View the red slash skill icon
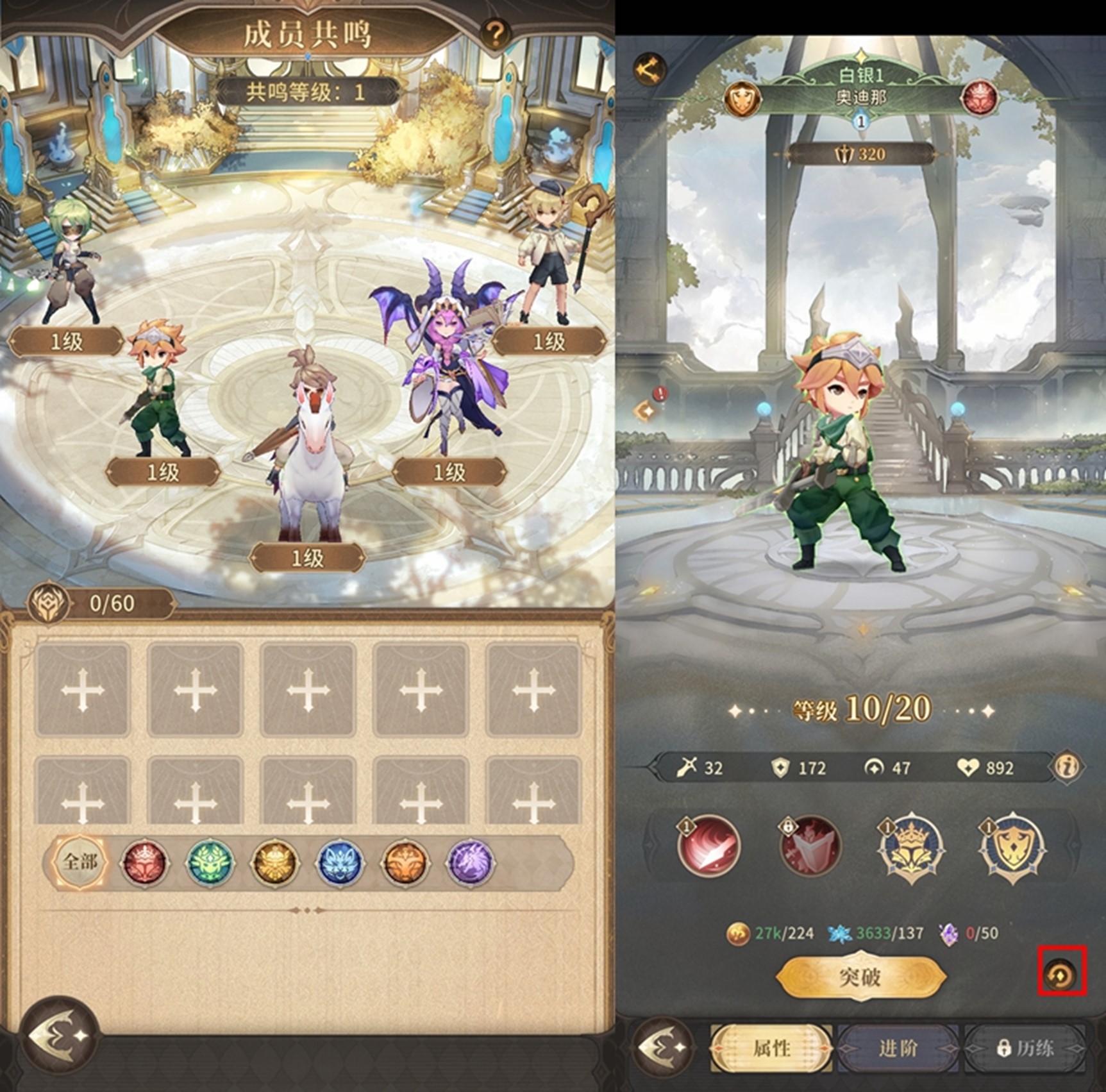This screenshot has width=1106, height=1092. coord(708,846)
